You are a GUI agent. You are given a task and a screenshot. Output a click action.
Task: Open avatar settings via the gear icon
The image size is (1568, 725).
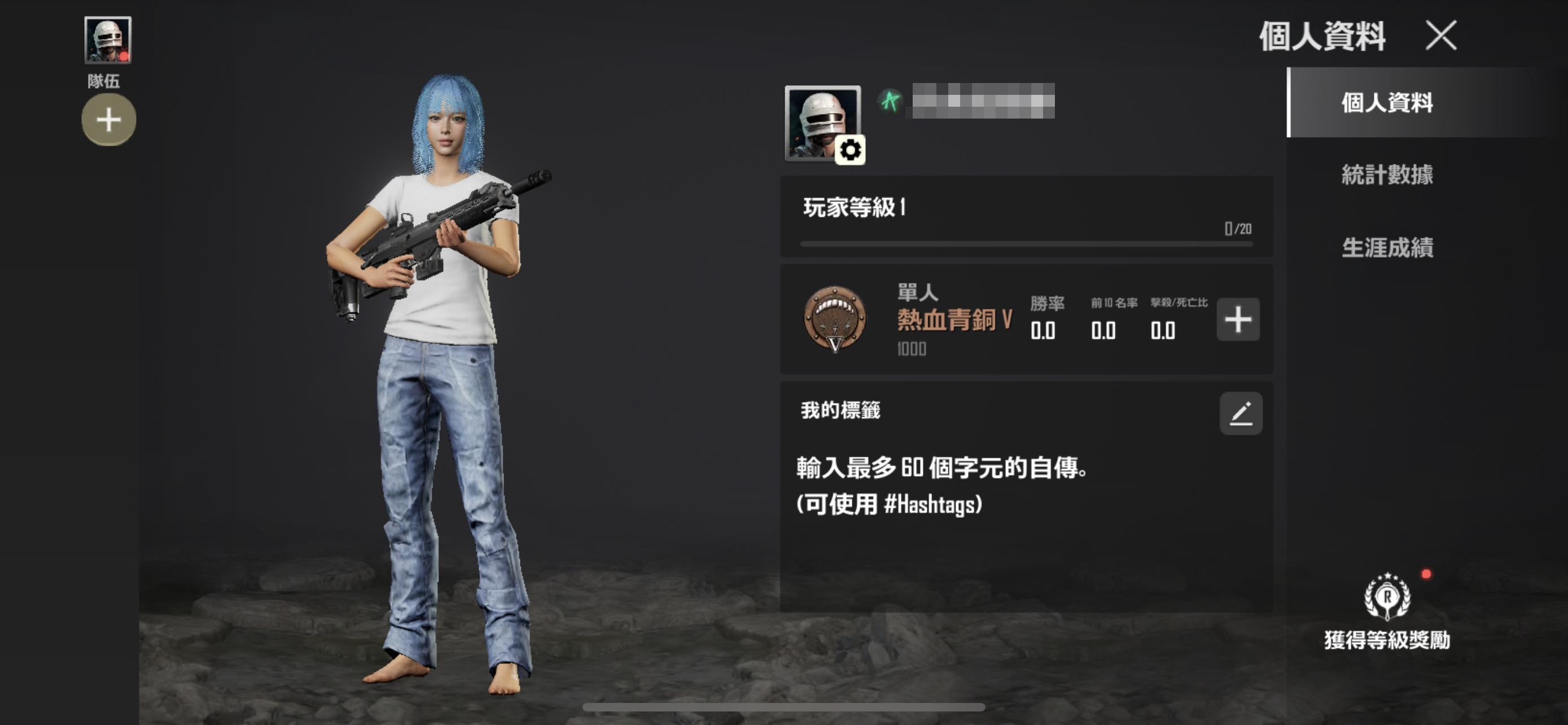(x=849, y=150)
